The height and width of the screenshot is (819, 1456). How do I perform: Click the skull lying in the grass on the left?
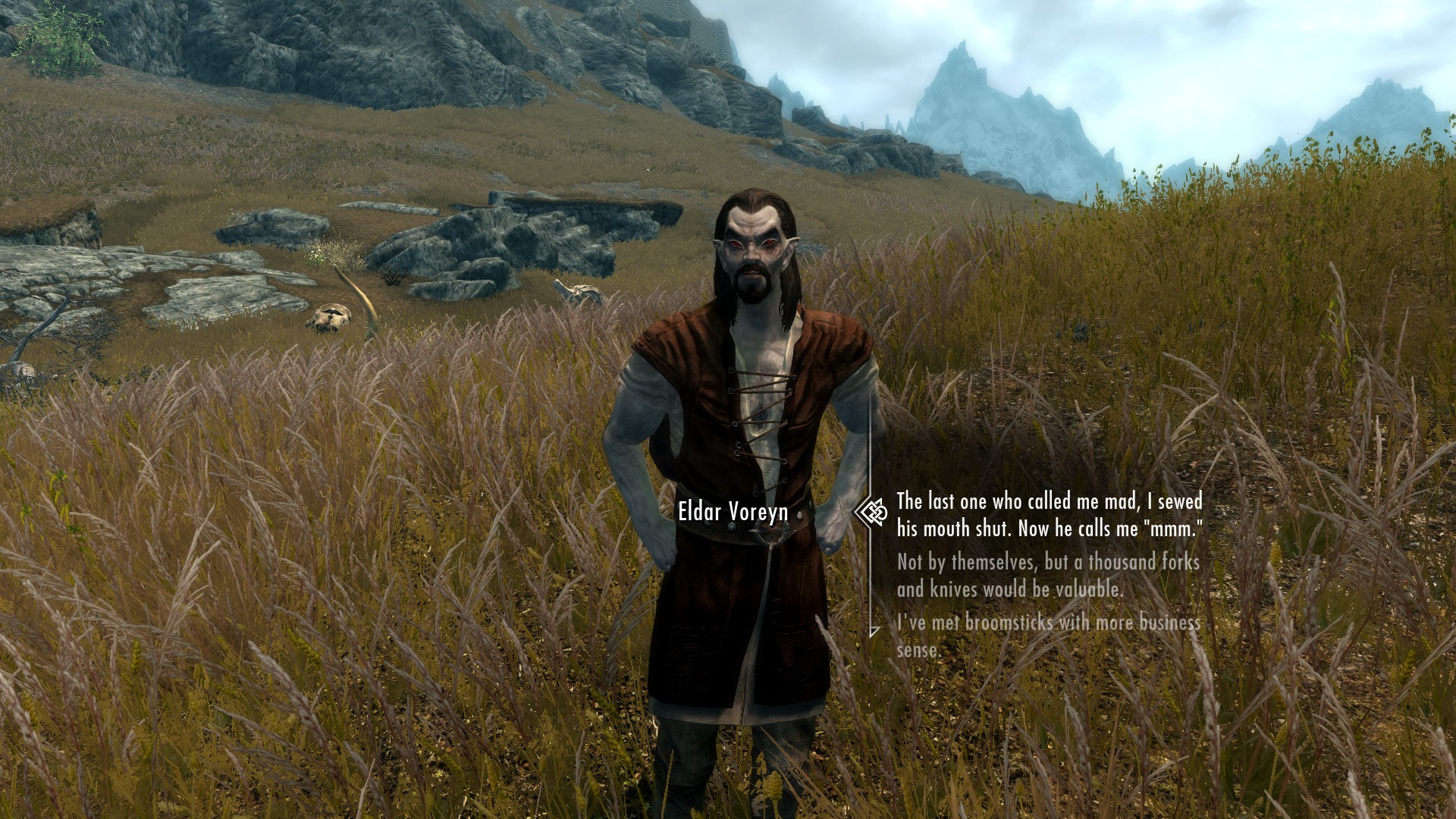(x=330, y=317)
